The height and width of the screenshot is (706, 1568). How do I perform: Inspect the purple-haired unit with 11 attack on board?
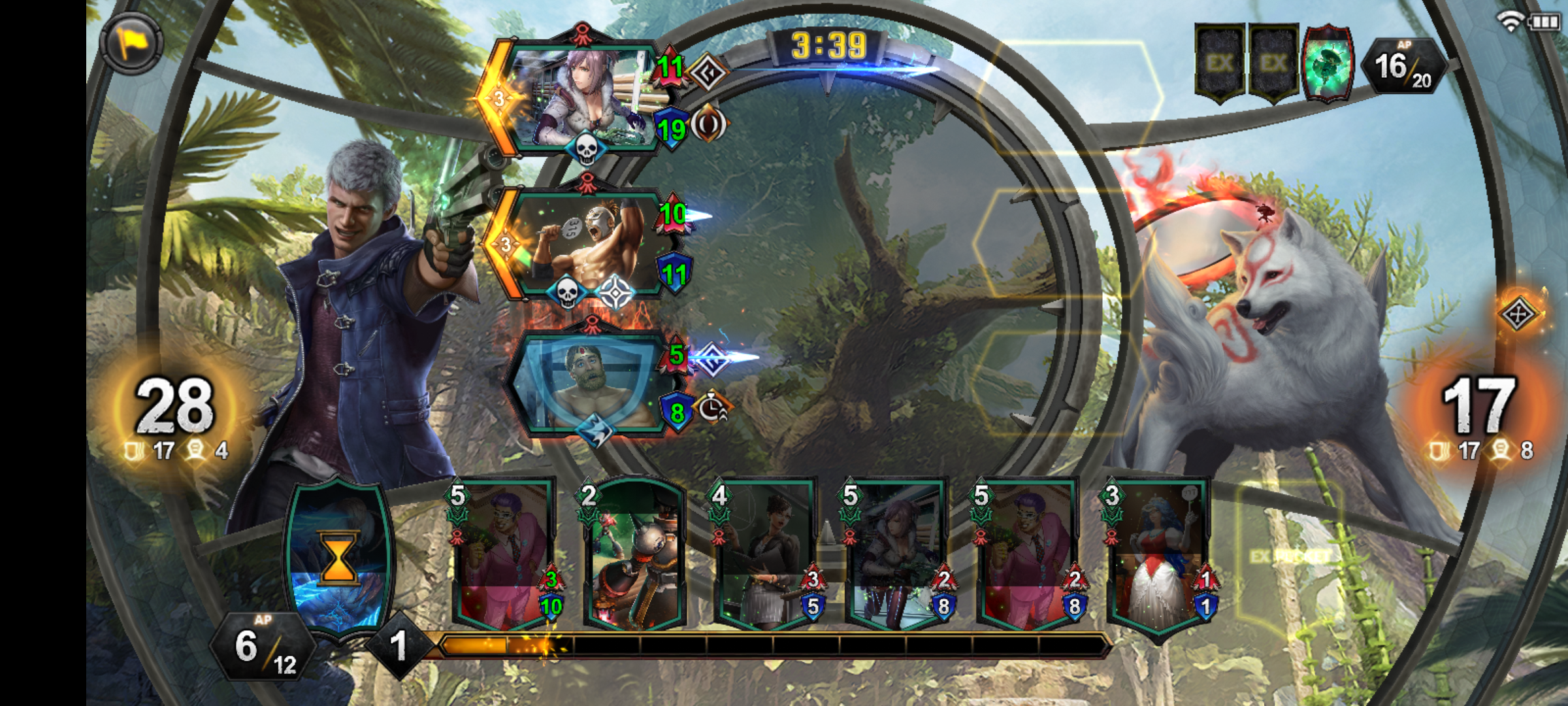pyautogui.click(x=581, y=98)
